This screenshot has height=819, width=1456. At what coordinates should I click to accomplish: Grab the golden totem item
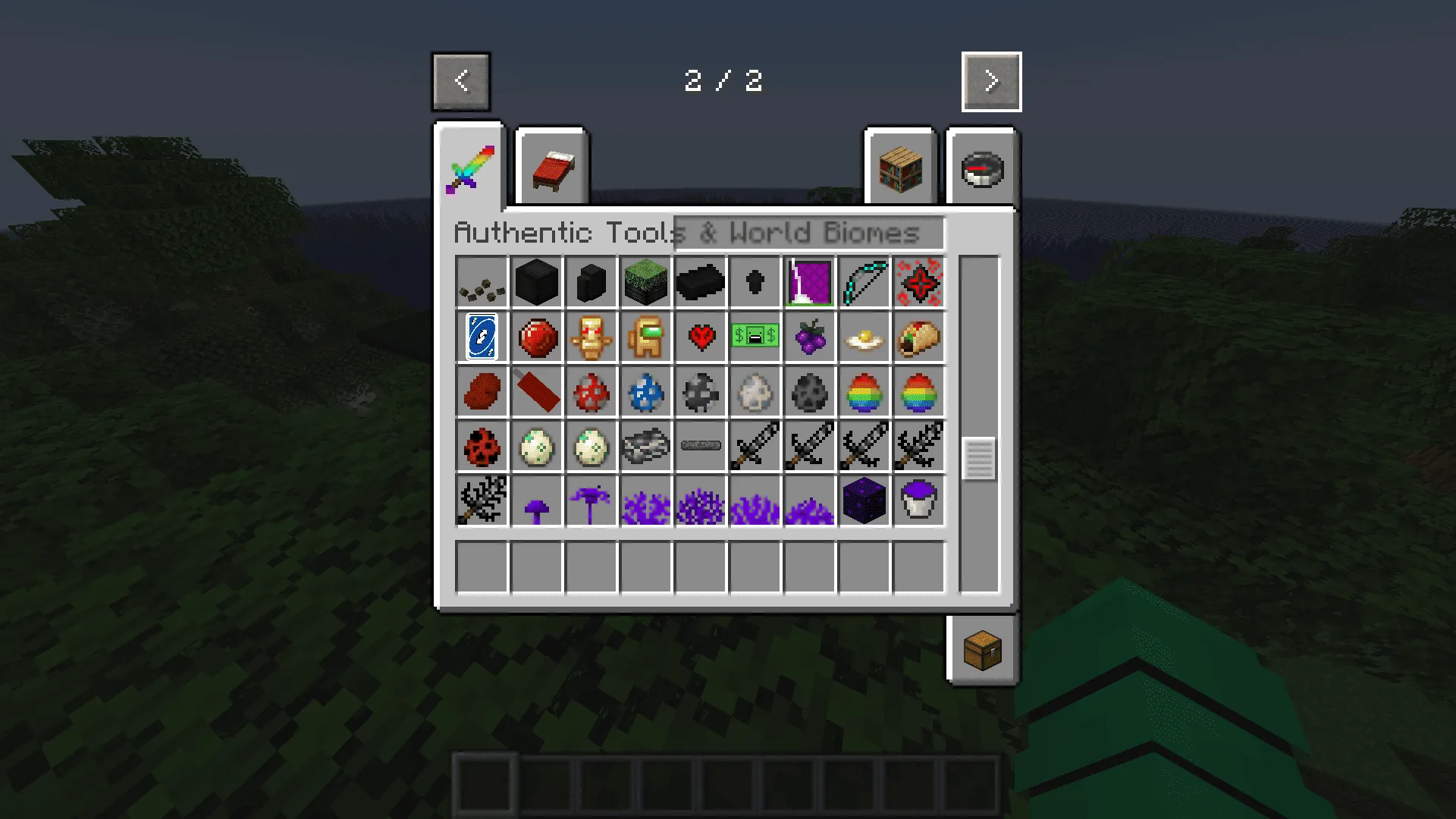tap(591, 338)
